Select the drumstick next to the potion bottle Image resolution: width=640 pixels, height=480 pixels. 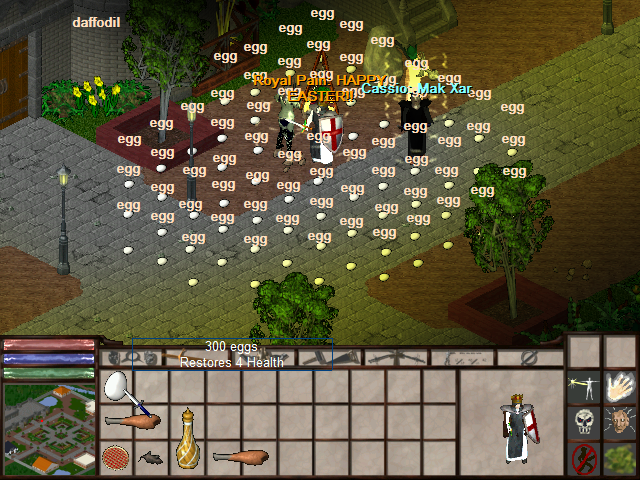[240, 458]
